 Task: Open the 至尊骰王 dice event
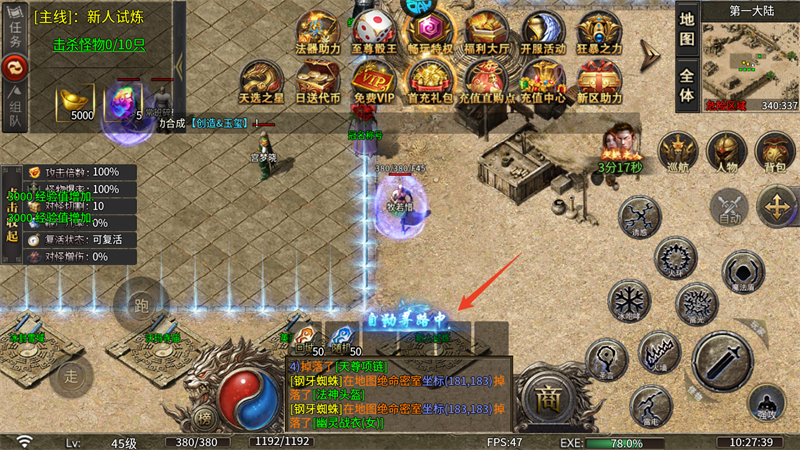(375, 33)
